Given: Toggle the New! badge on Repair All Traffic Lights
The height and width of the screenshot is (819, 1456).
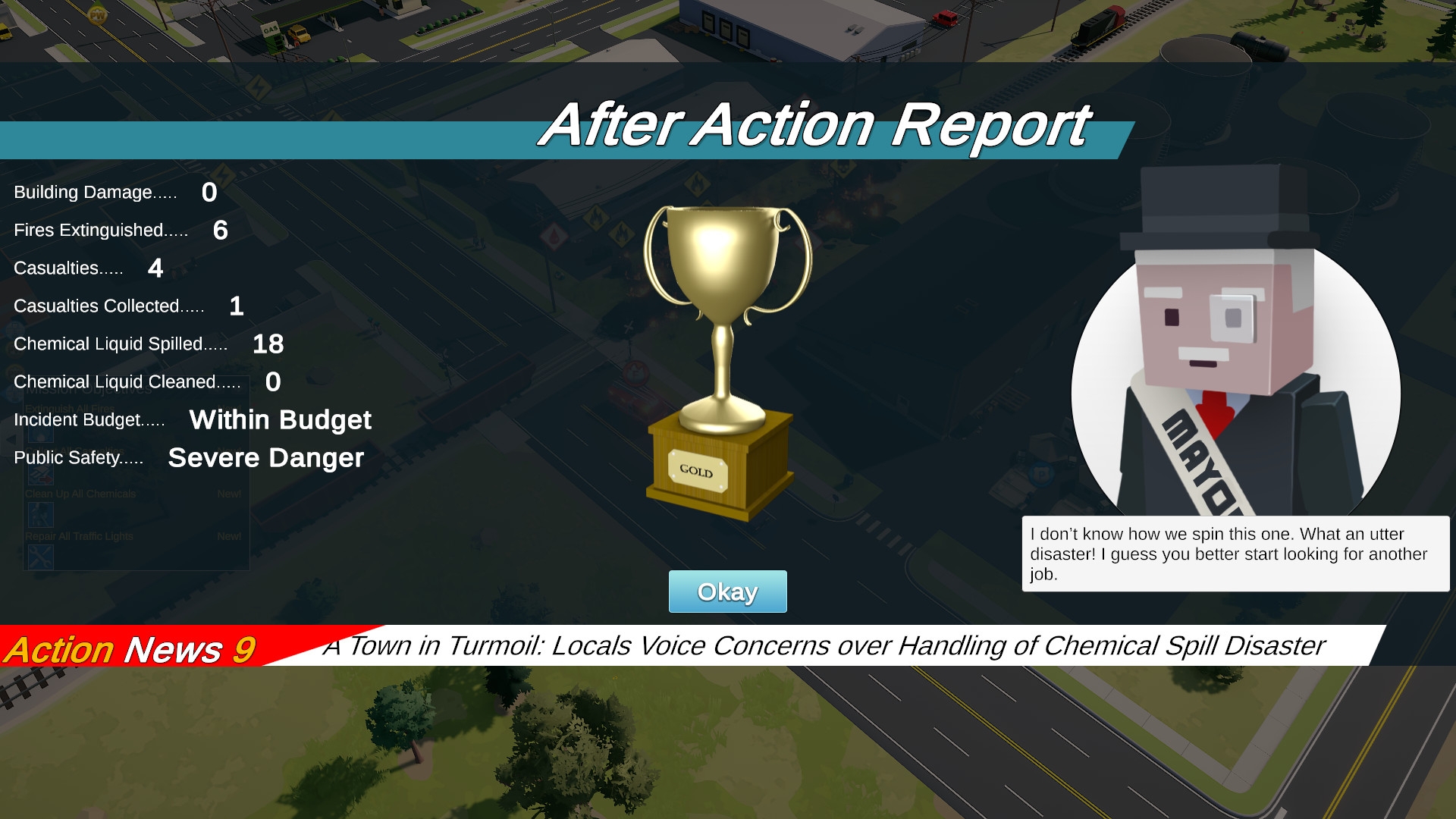Looking at the screenshot, I should click(x=230, y=535).
